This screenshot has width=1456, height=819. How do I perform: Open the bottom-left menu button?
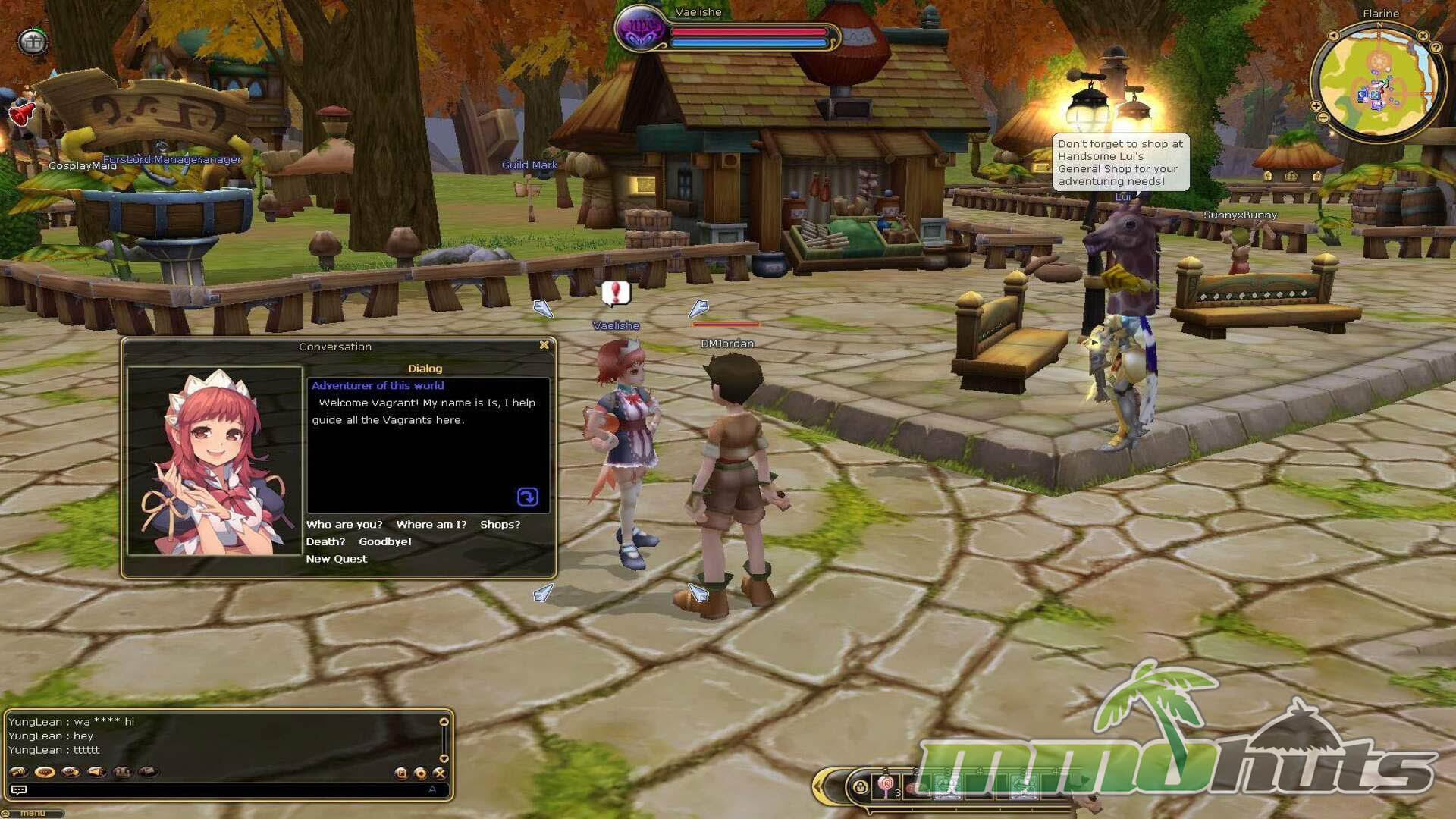[x=32, y=814]
